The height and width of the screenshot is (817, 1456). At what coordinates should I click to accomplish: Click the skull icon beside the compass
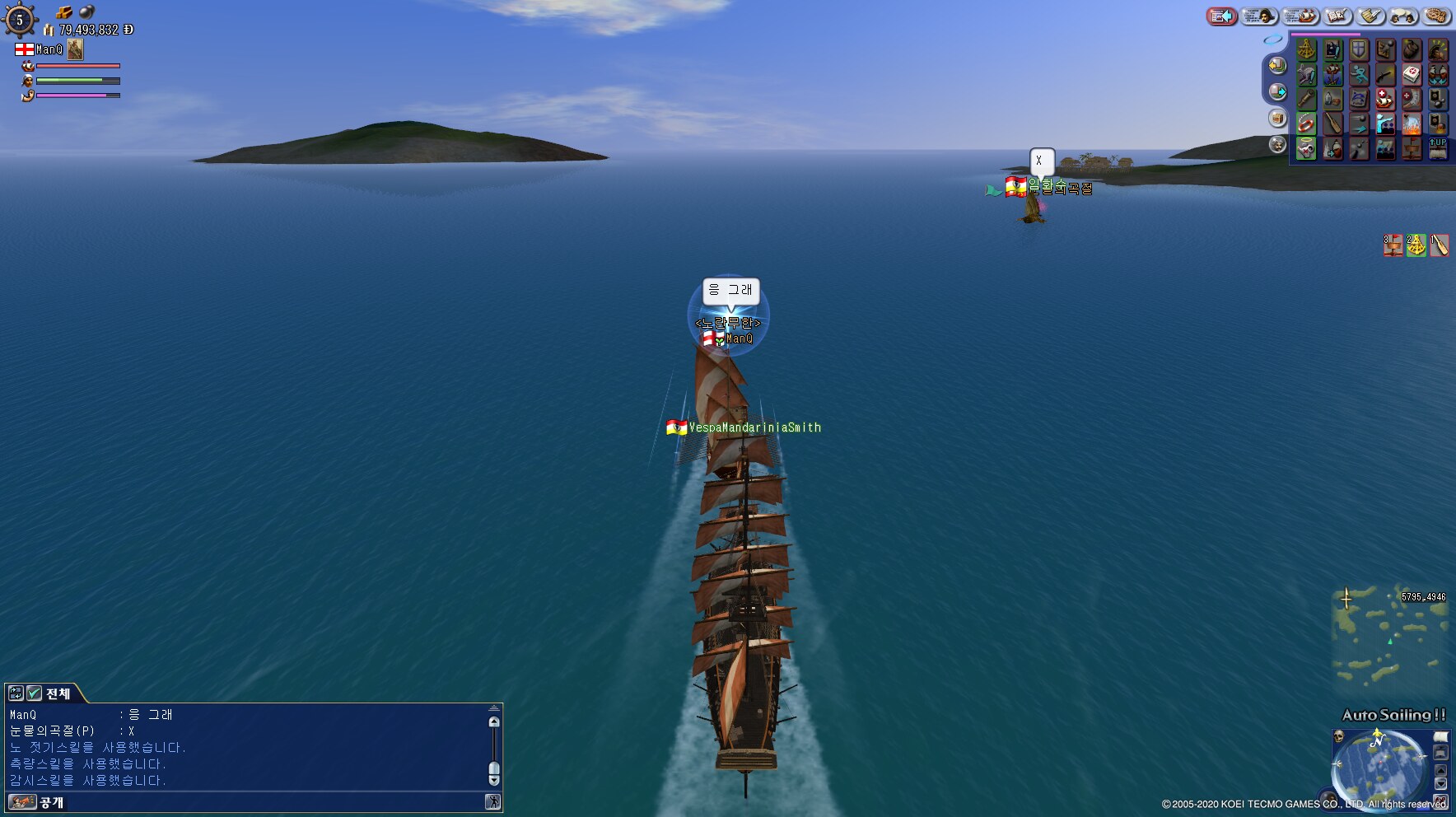[x=1338, y=735]
